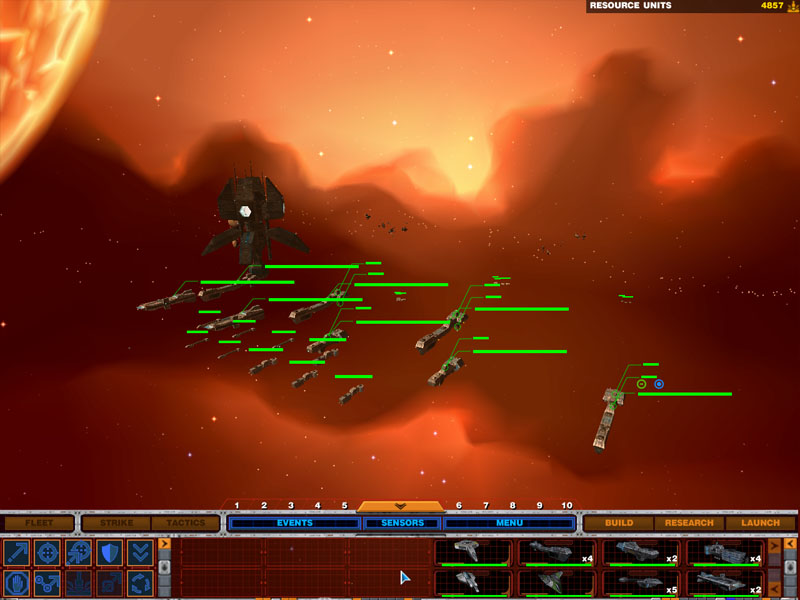Activate the Move command (diagonal arrow icon)
800x600 pixels.
click(16, 553)
